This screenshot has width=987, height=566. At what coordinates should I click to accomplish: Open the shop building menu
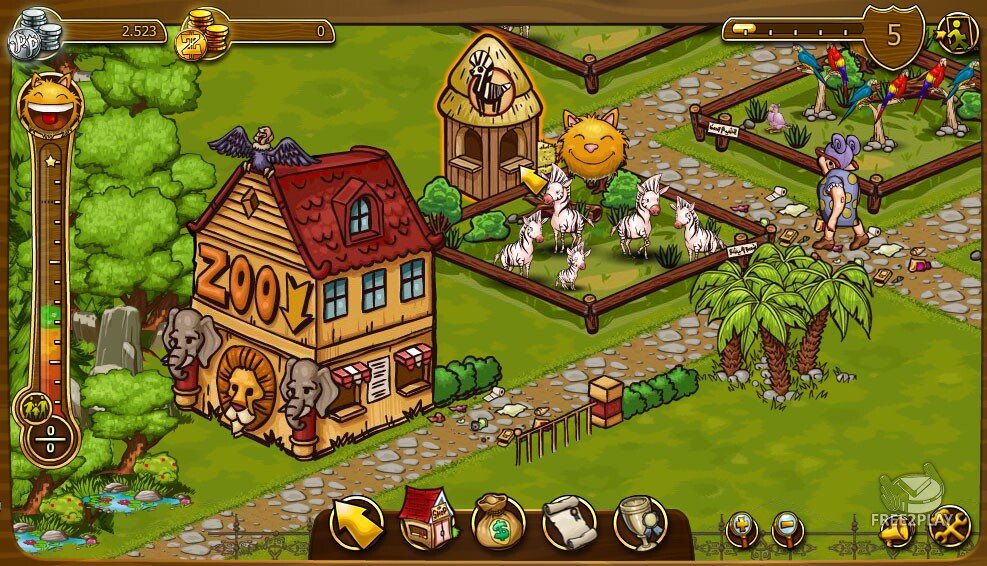[x=427, y=521]
